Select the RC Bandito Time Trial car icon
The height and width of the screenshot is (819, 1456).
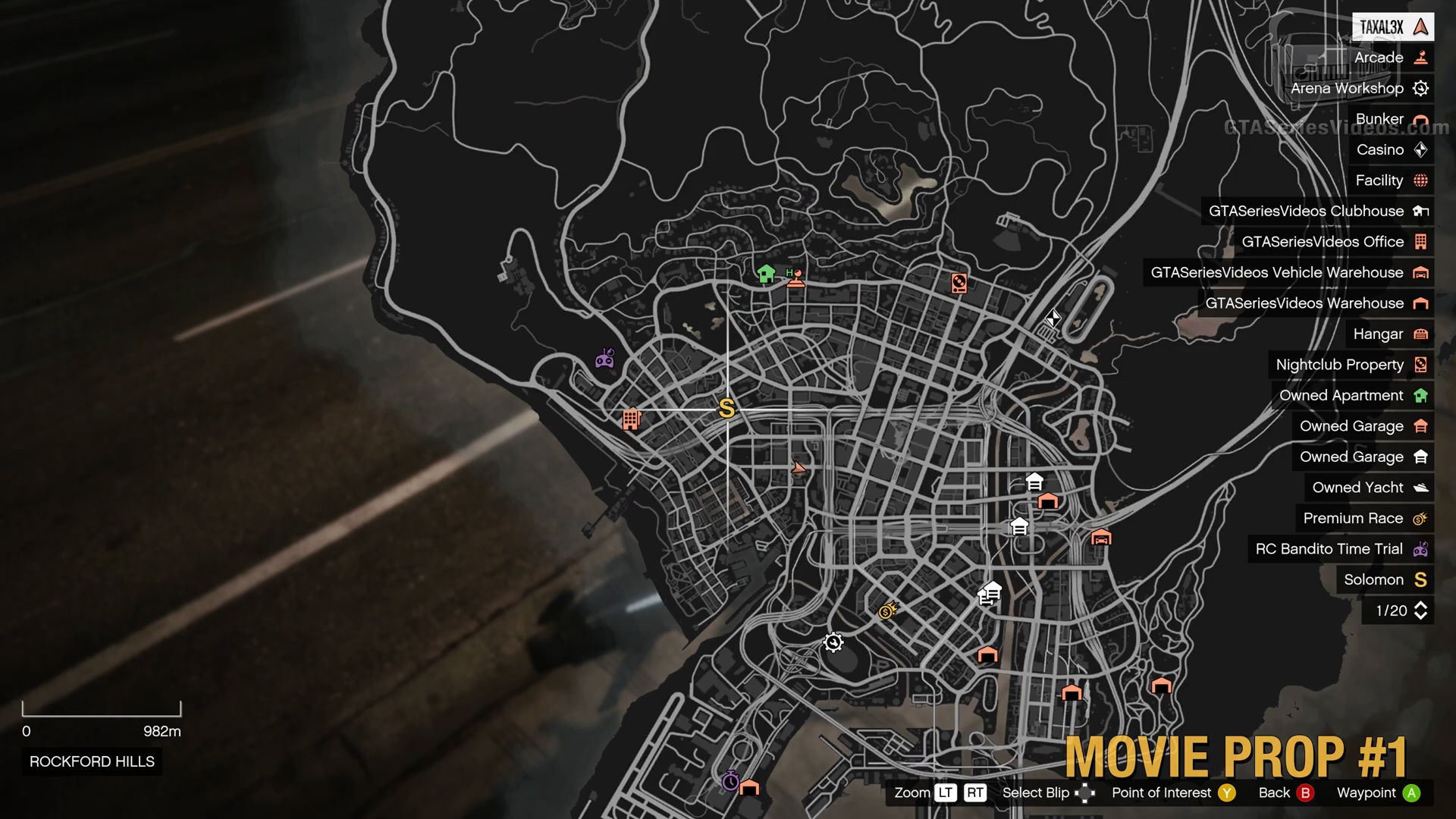[1421, 549]
